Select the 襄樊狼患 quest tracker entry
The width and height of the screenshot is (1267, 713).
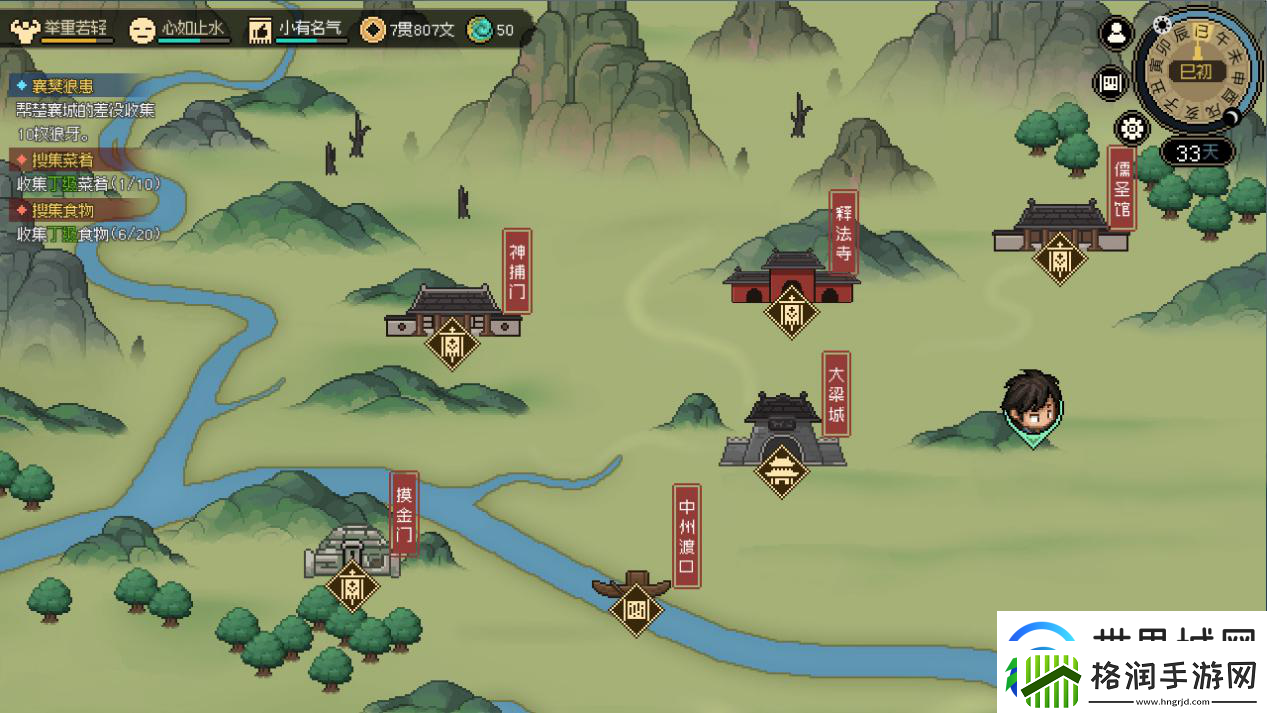click(62, 86)
